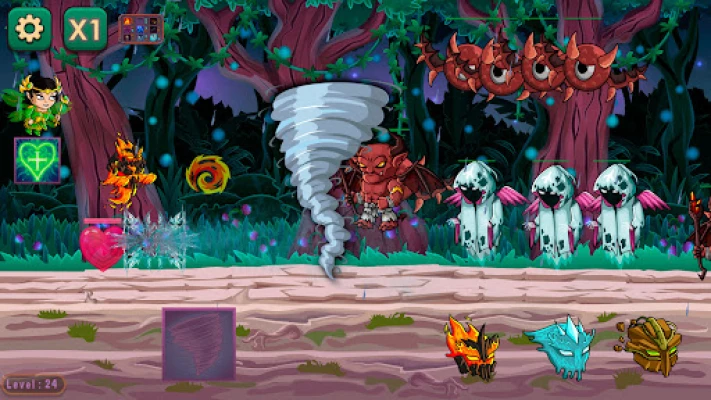
Task: Select the earth elemental mask
Action: tap(649, 345)
